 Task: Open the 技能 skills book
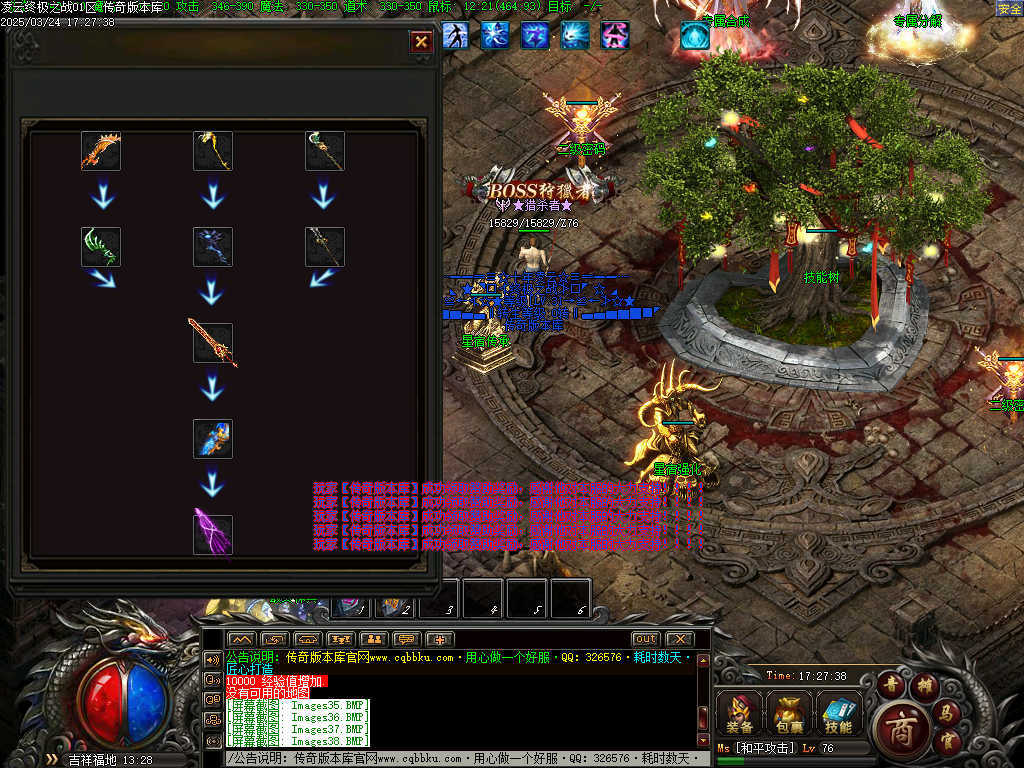(x=838, y=713)
